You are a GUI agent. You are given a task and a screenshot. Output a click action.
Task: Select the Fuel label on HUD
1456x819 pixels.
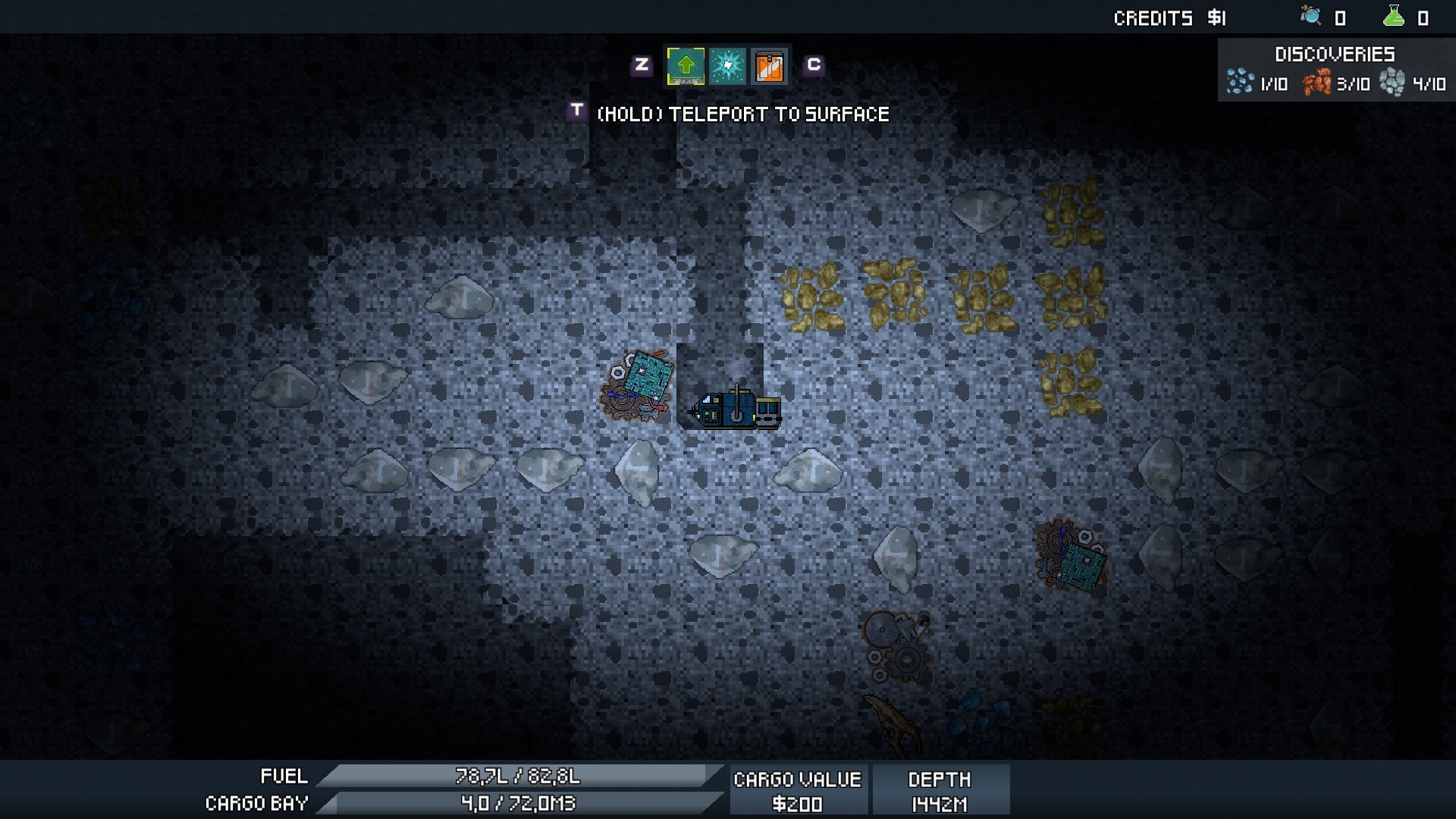click(284, 777)
